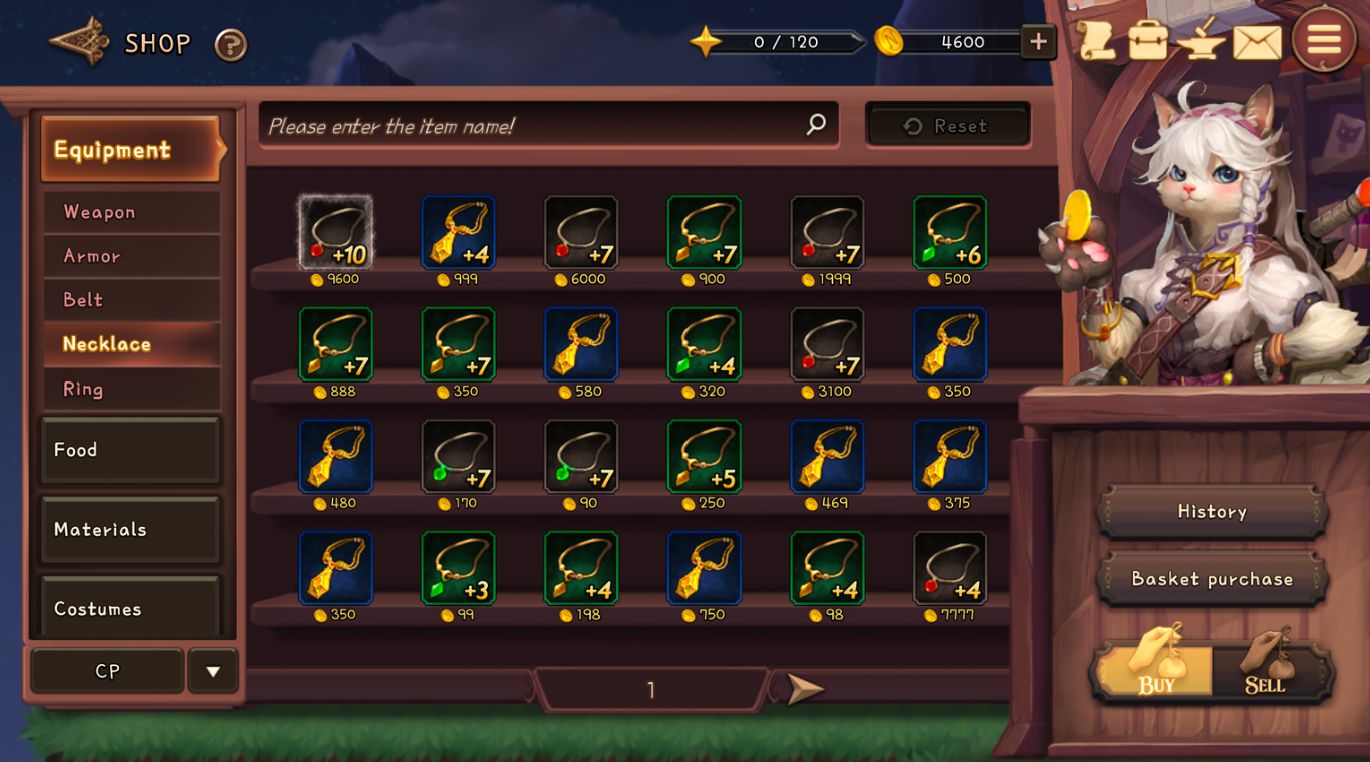Image resolution: width=1370 pixels, height=762 pixels.
Task: Open the mail envelope icon
Action: click(1257, 43)
